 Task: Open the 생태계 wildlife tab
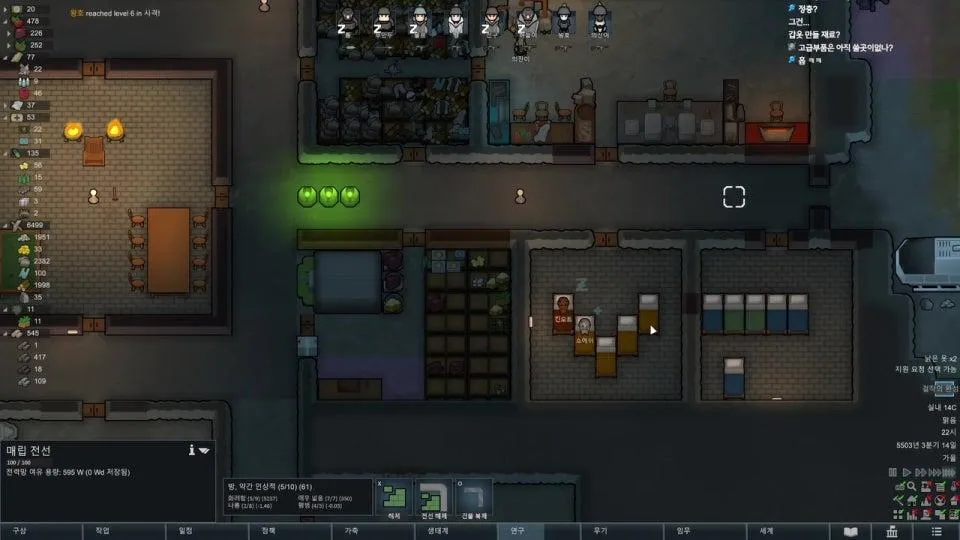[x=434, y=531]
